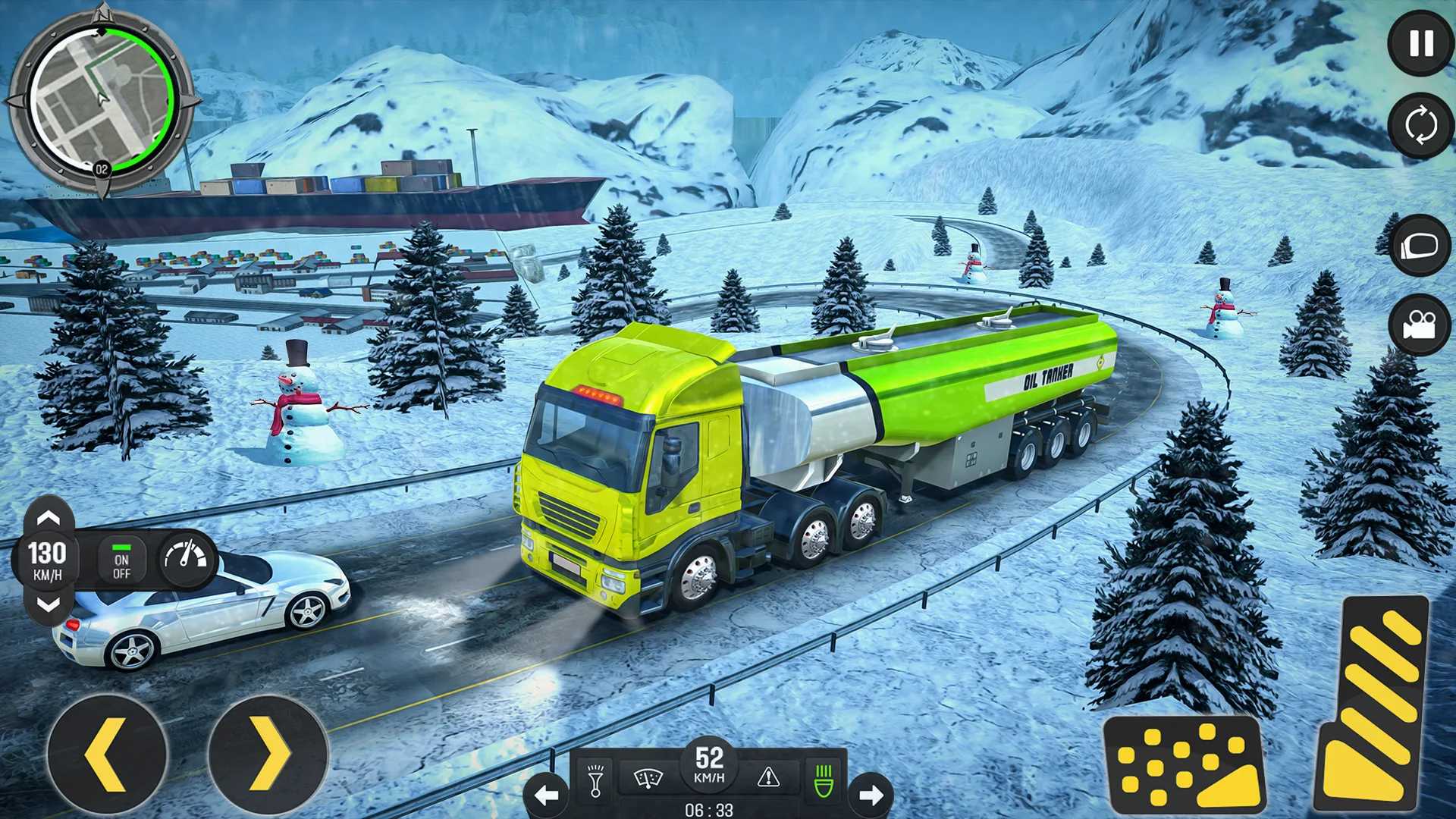
Task: Activate the left turn signal
Action: (x=546, y=795)
